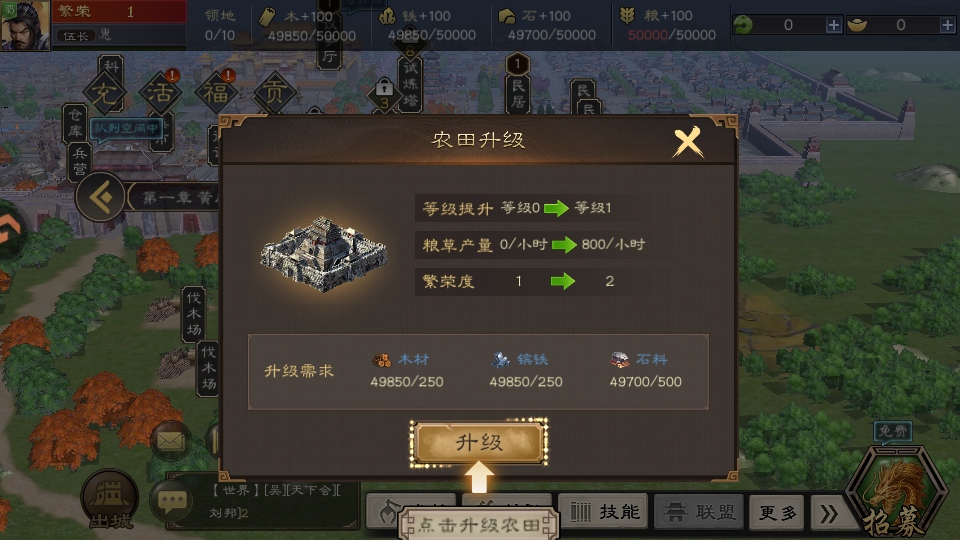The image size is (960, 540).
Task: Collapse the chapter quest tracker arrow
Action: coord(100,197)
